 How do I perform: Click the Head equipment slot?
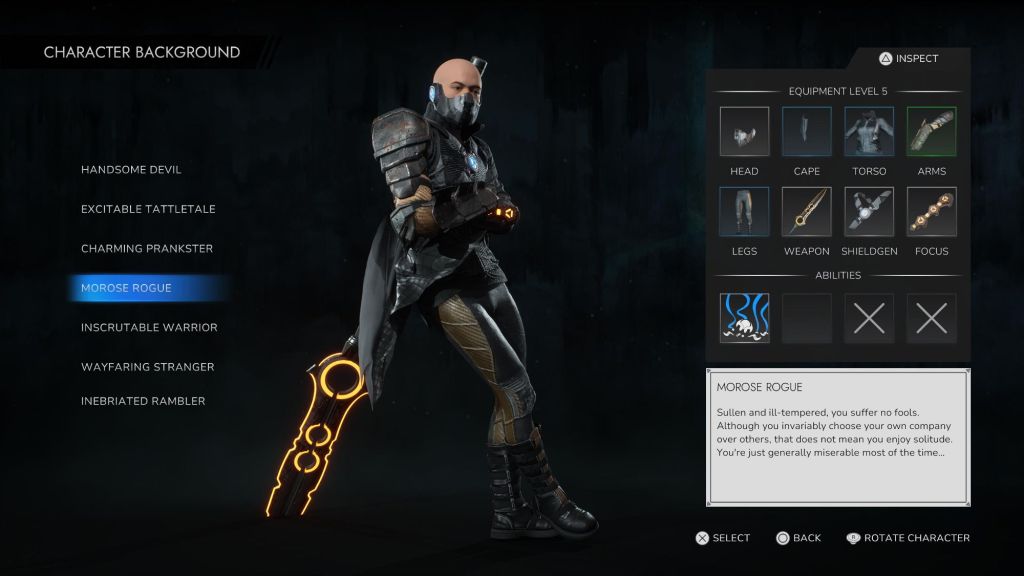744,132
